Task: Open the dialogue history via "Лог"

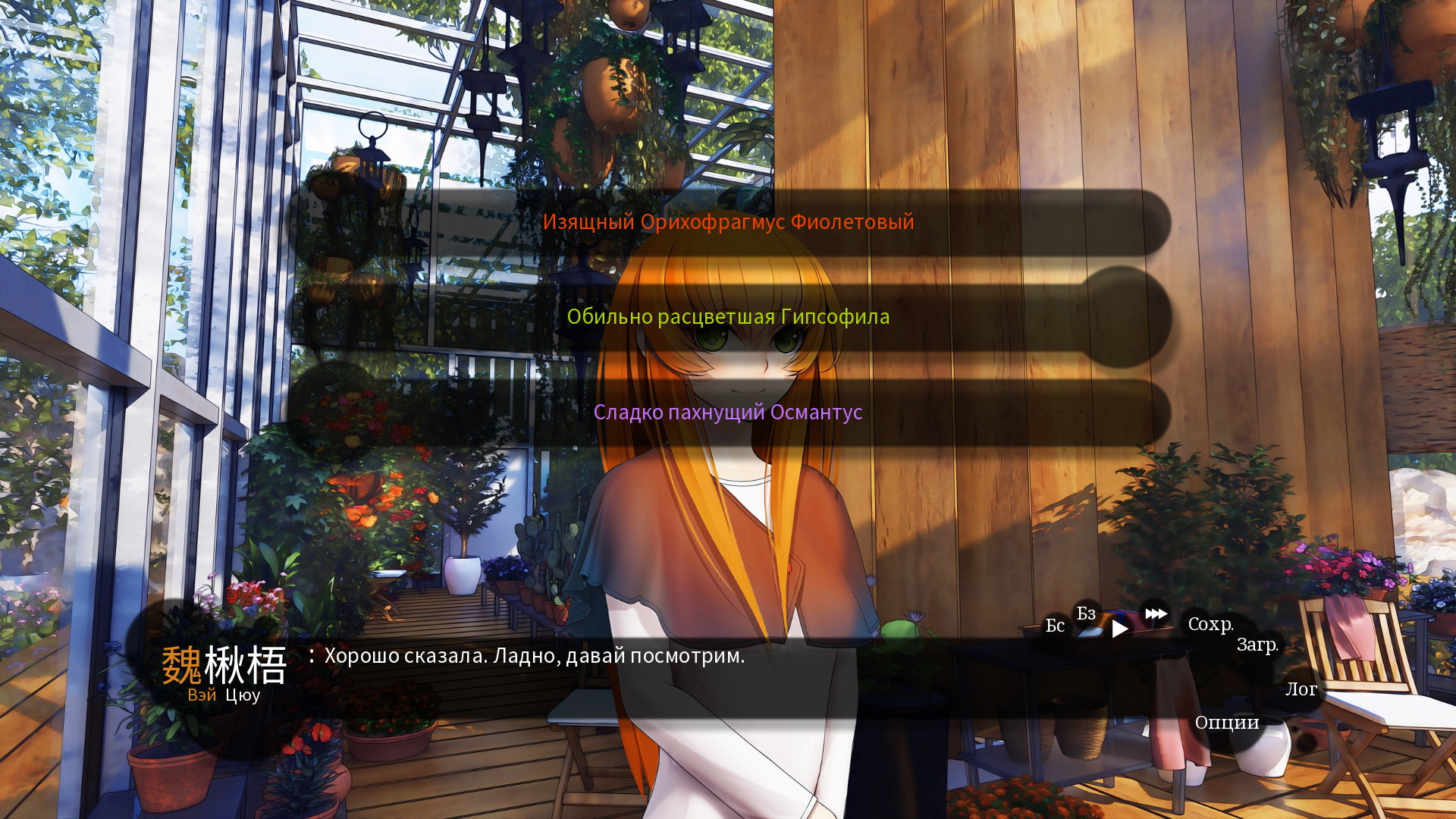Action: (x=1302, y=690)
